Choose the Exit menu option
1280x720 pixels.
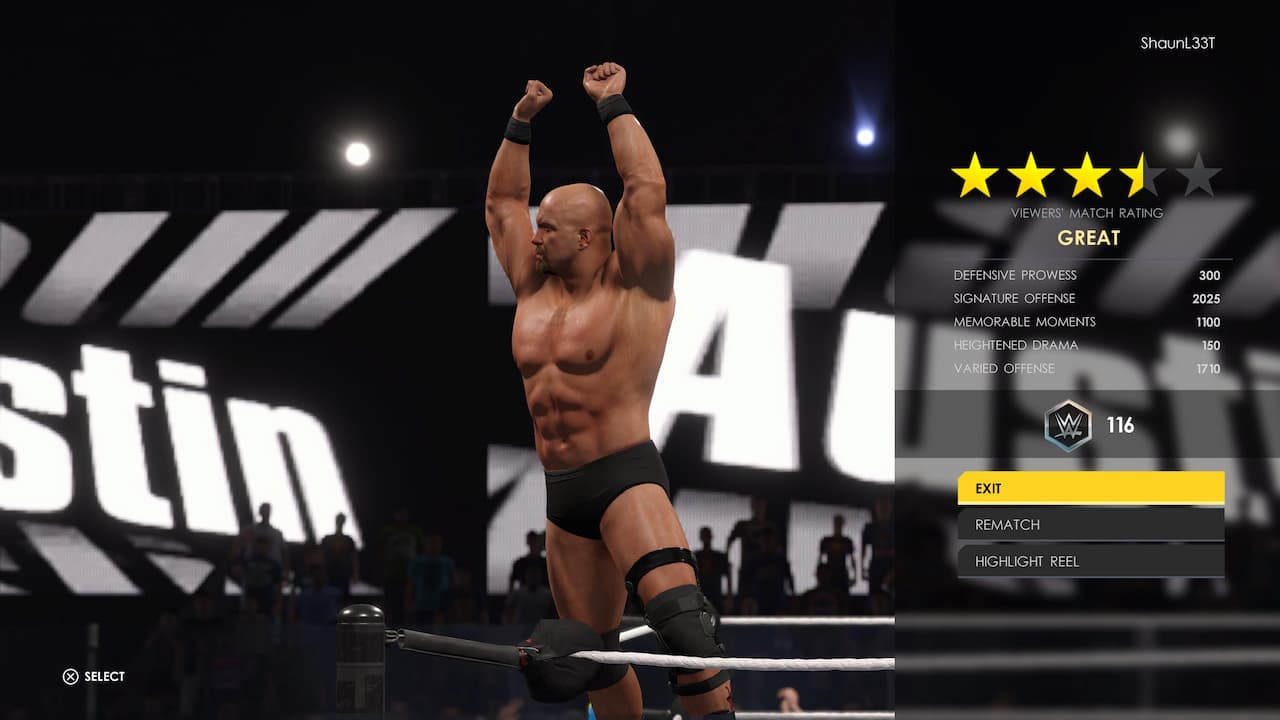(x=1090, y=488)
